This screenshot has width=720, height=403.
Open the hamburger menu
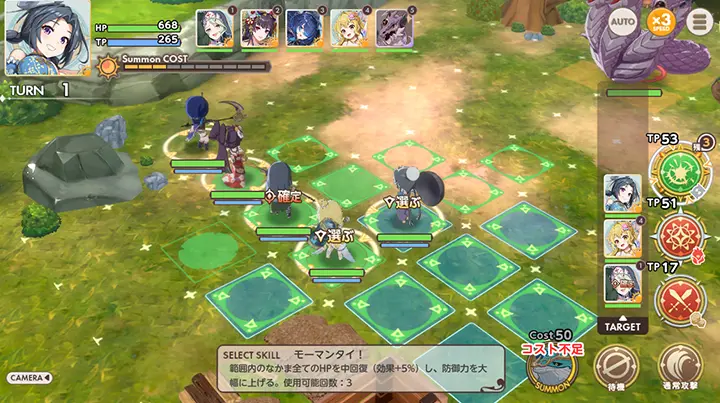(695, 21)
